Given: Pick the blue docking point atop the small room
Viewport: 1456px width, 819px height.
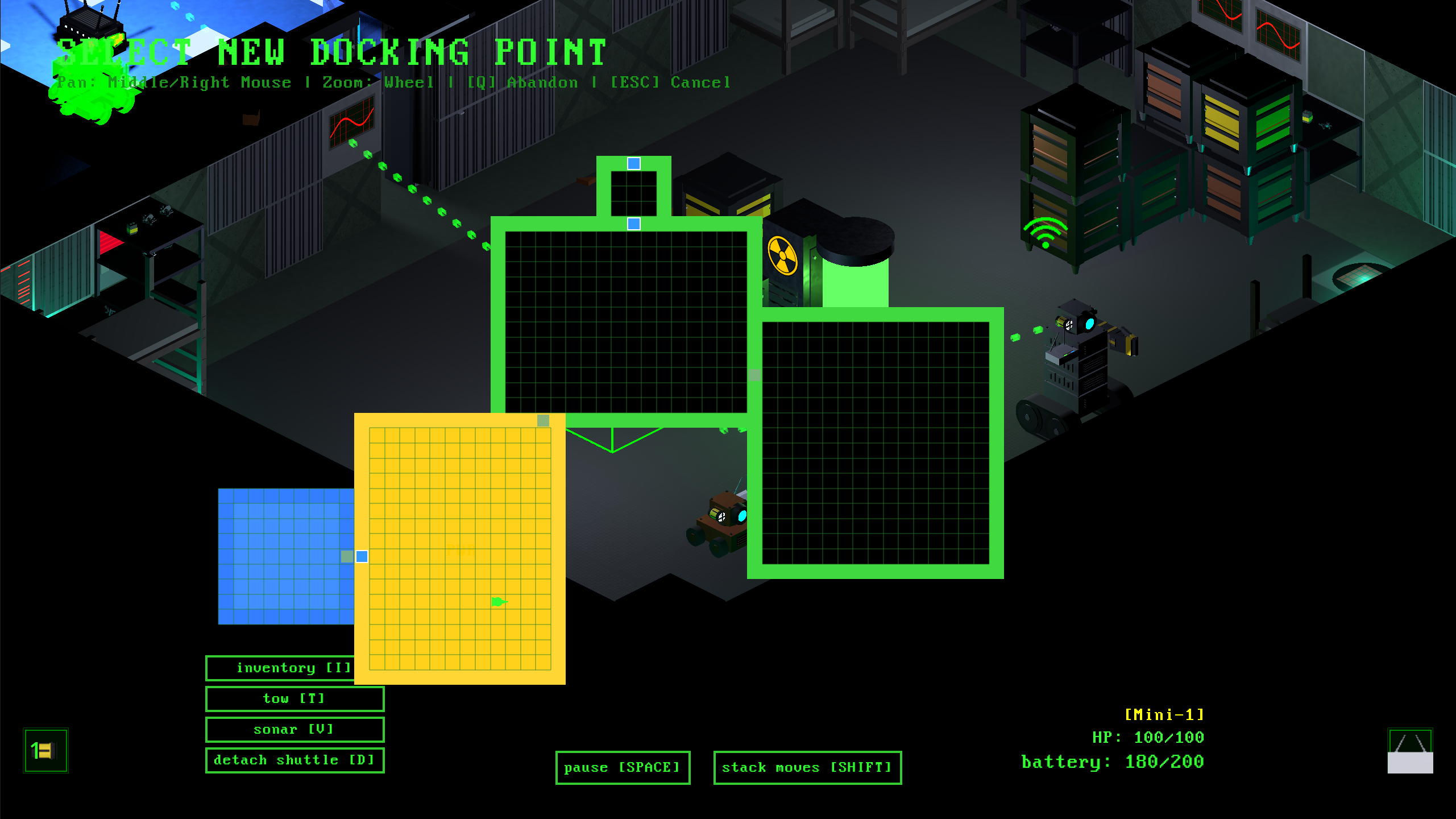Looking at the screenshot, I should 633,164.
